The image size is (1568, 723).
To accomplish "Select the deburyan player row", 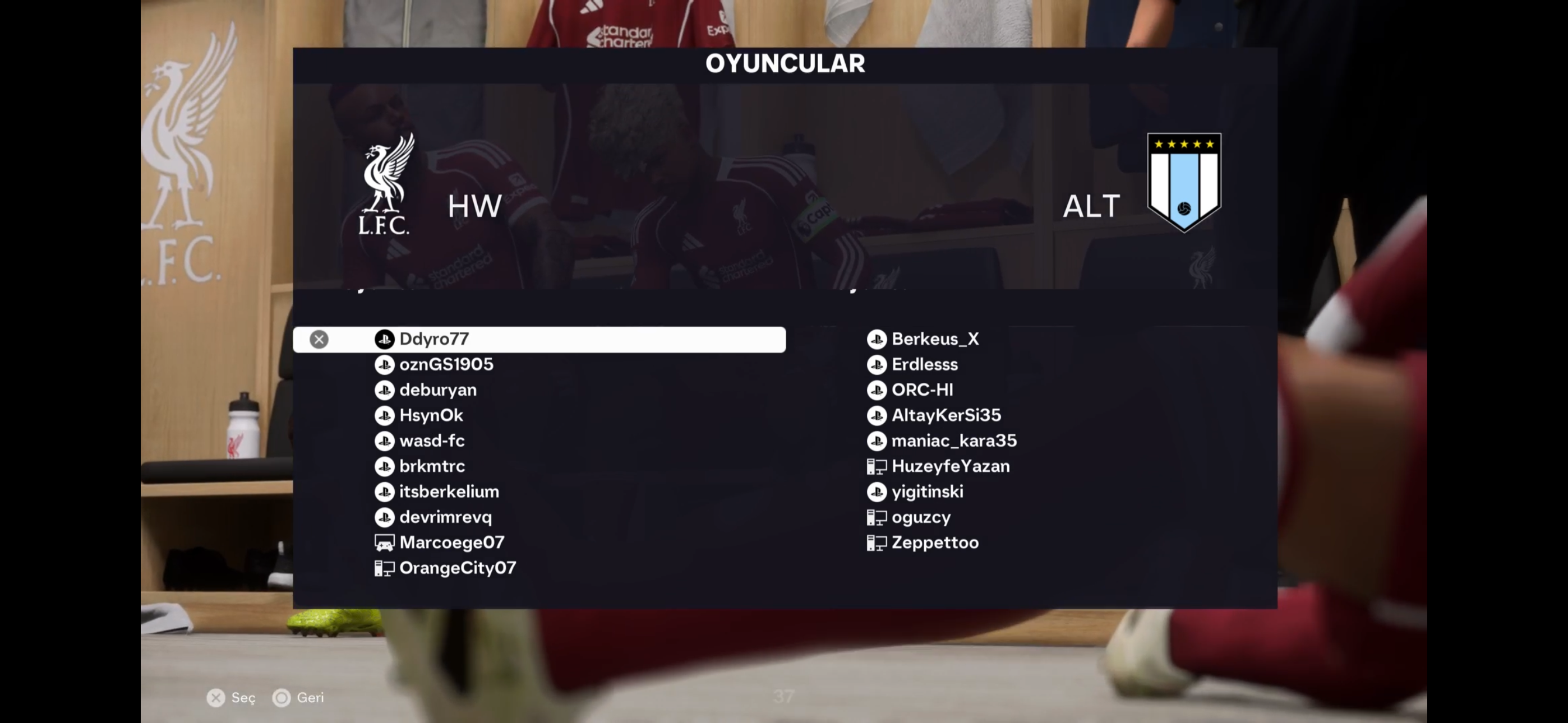I will coord(437,390).
